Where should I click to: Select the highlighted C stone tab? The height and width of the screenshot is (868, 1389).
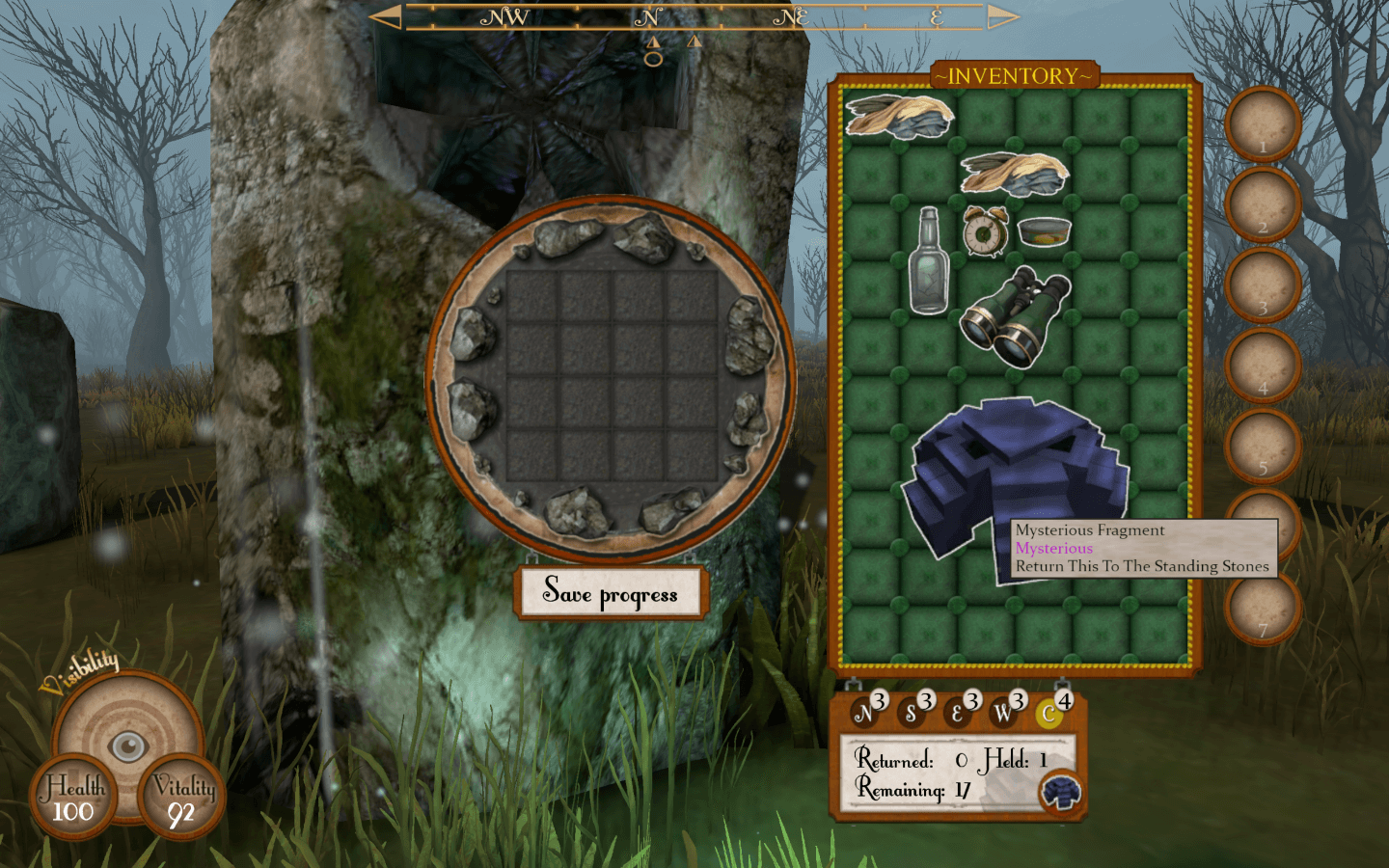coord(1049,715)
